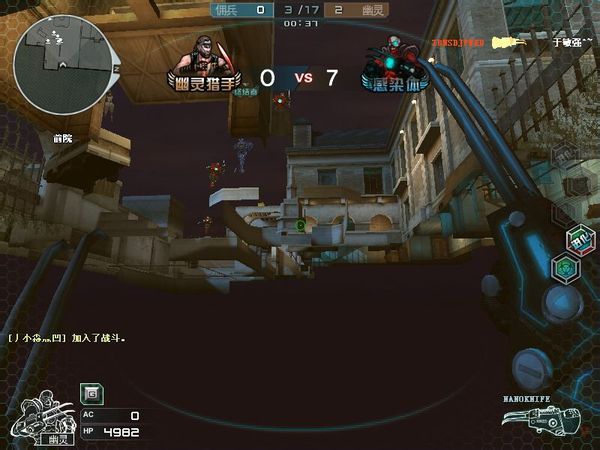Image resolution: width=600 pixels, height=450 pixels.
Task: Tap the green G item icon
Action: point(89,394)
